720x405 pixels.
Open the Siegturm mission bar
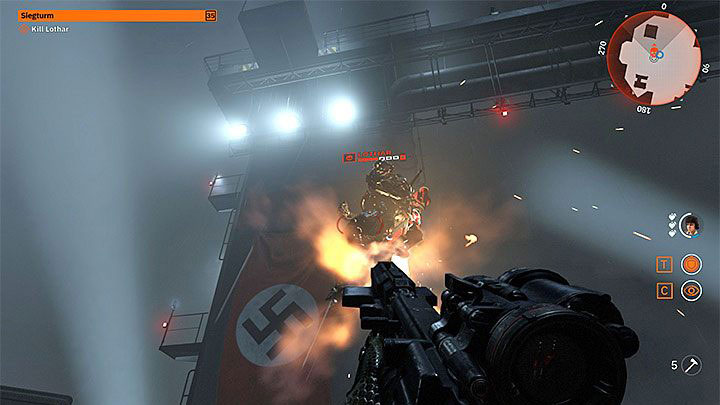click(x=116, y=15)
